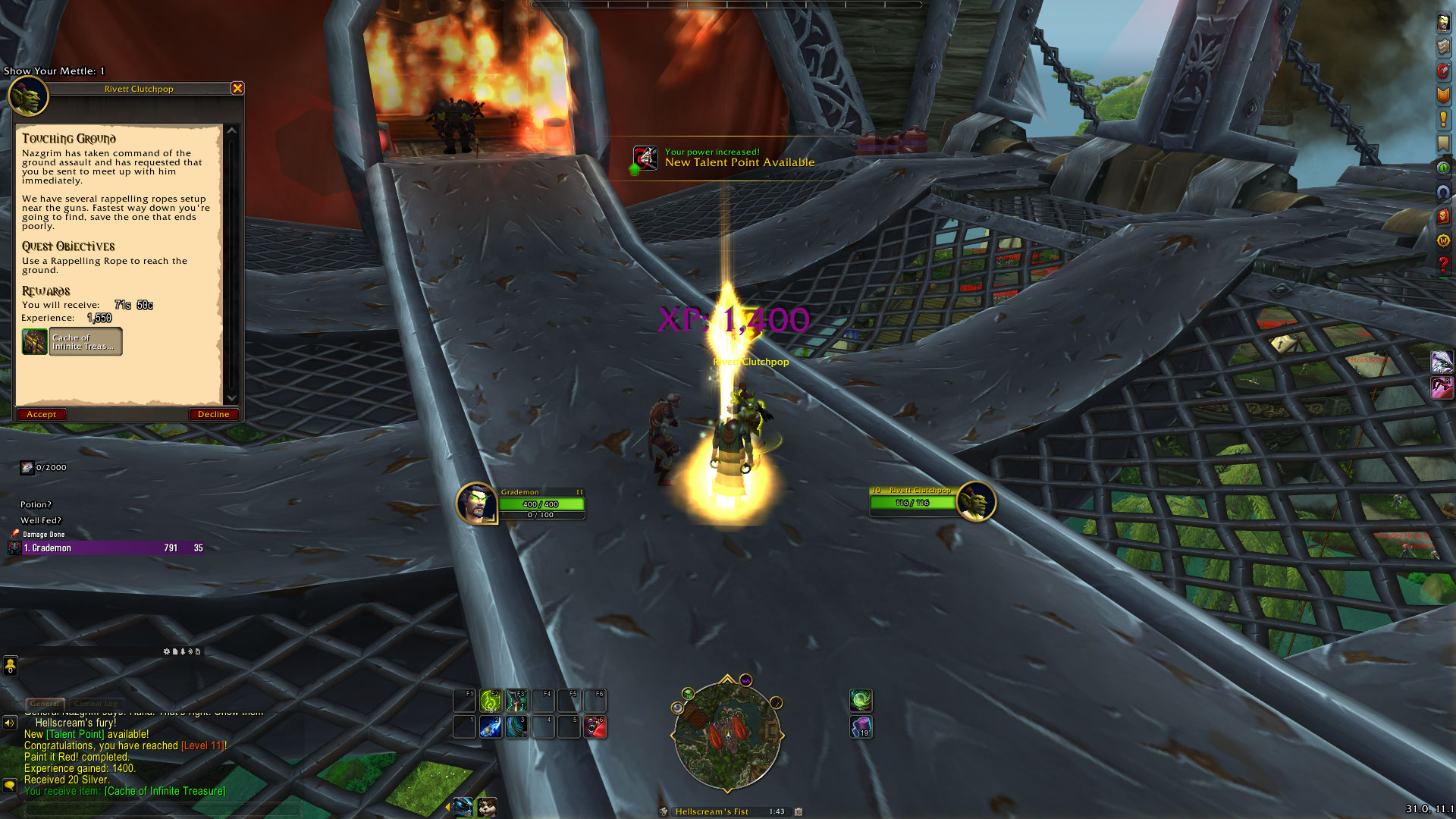Viewport: 1456px width, 819px height.
Task: Toggle the chat voice speaker button
Action: coord(10,723)
